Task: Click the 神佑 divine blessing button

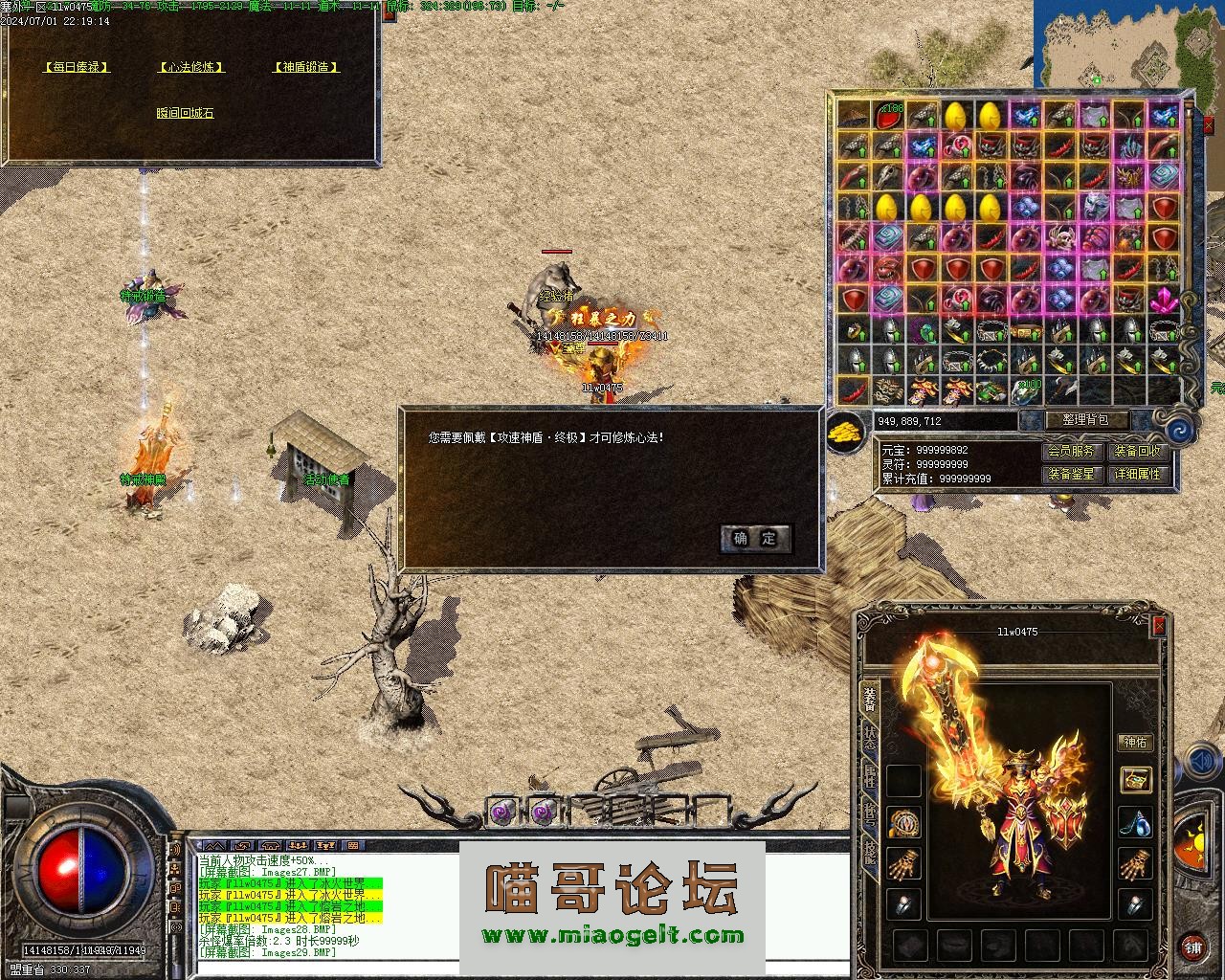Action: click(1135, 743)
